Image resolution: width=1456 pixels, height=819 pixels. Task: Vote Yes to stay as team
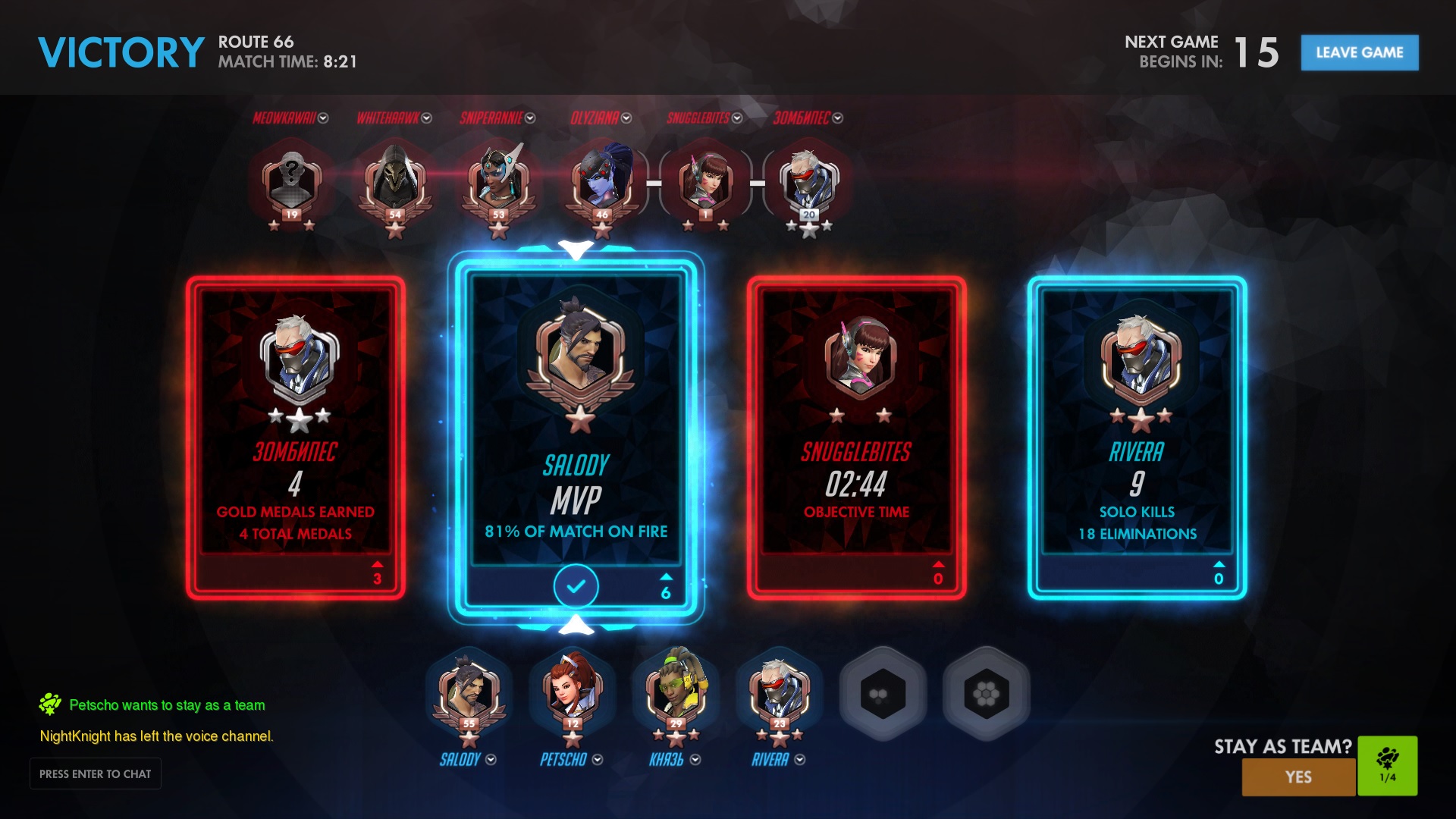click(1298, 777)
